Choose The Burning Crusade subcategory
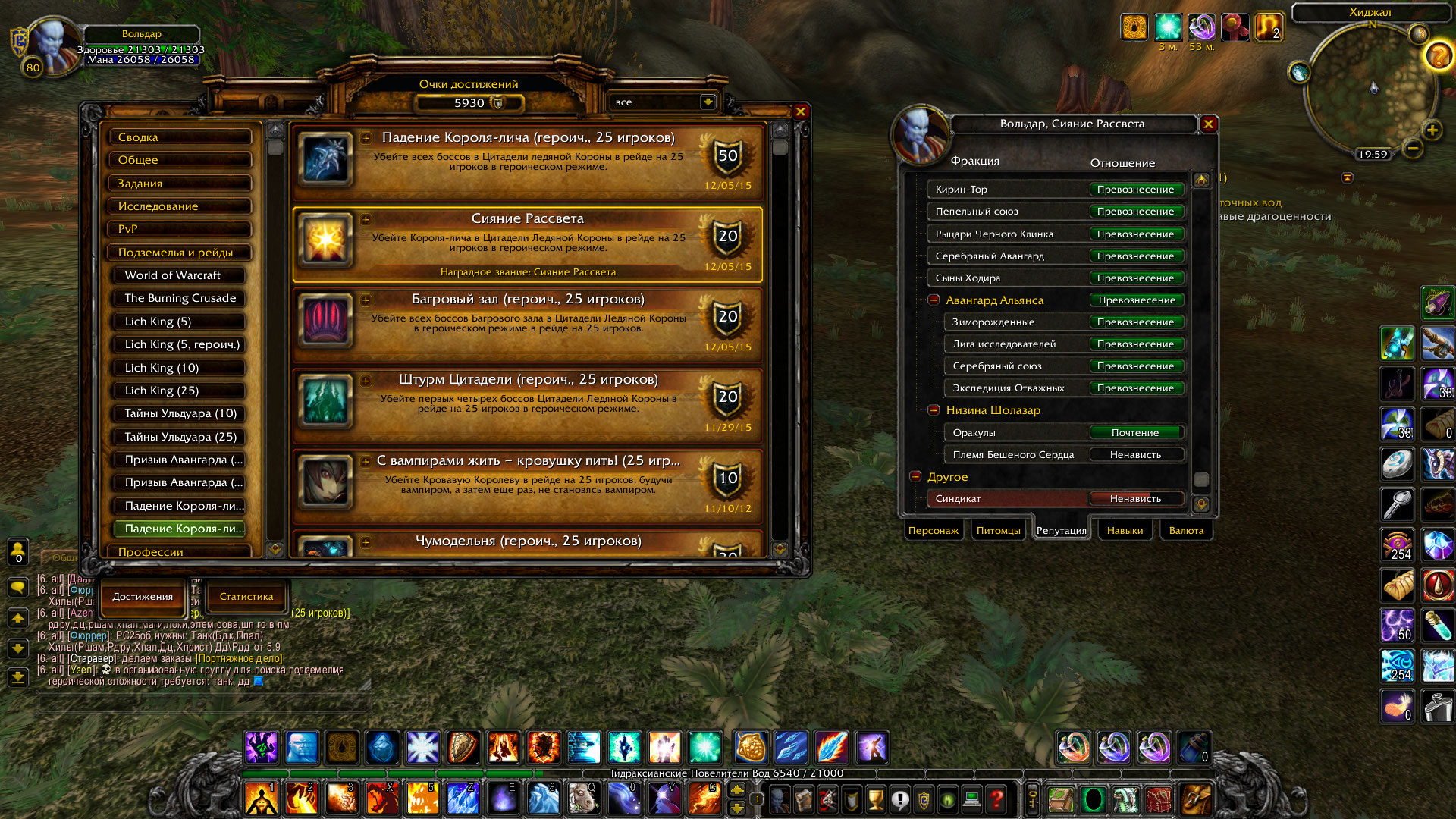The width and height of the screenshot is (1456, 819). pyautogui.click(x=180, y=298)
